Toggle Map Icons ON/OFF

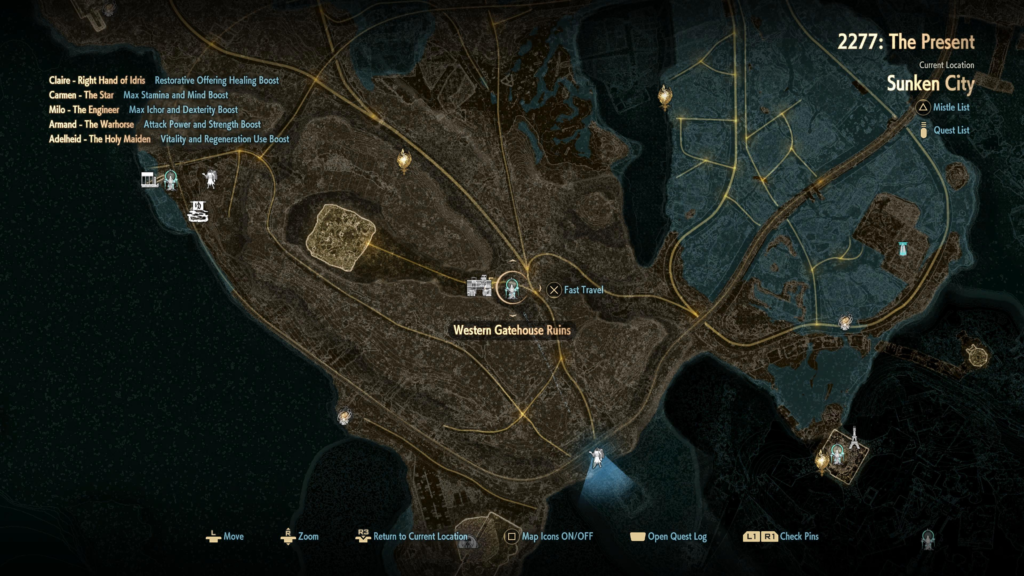[549, 537]
